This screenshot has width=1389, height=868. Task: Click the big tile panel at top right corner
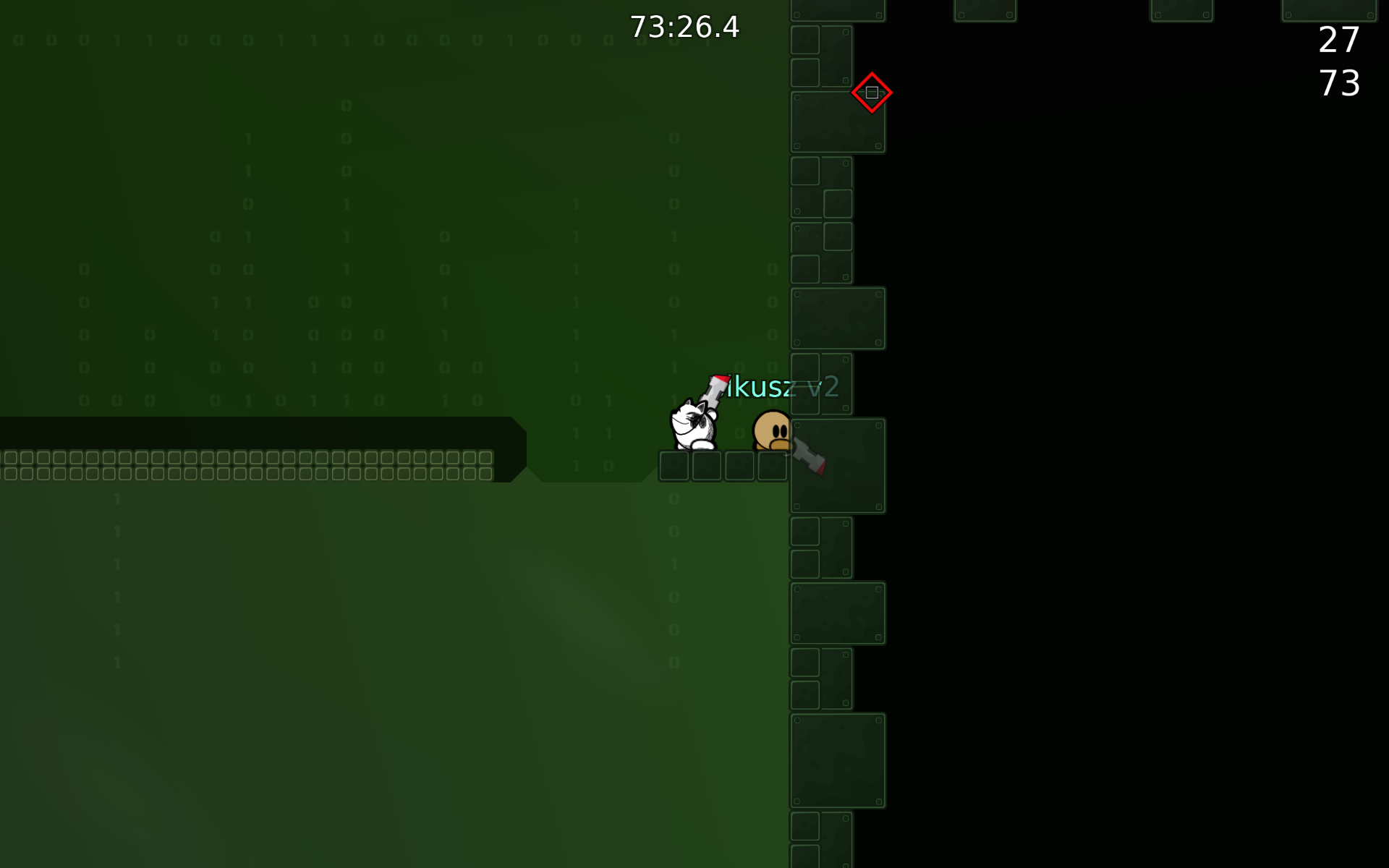coord(1328,11)
